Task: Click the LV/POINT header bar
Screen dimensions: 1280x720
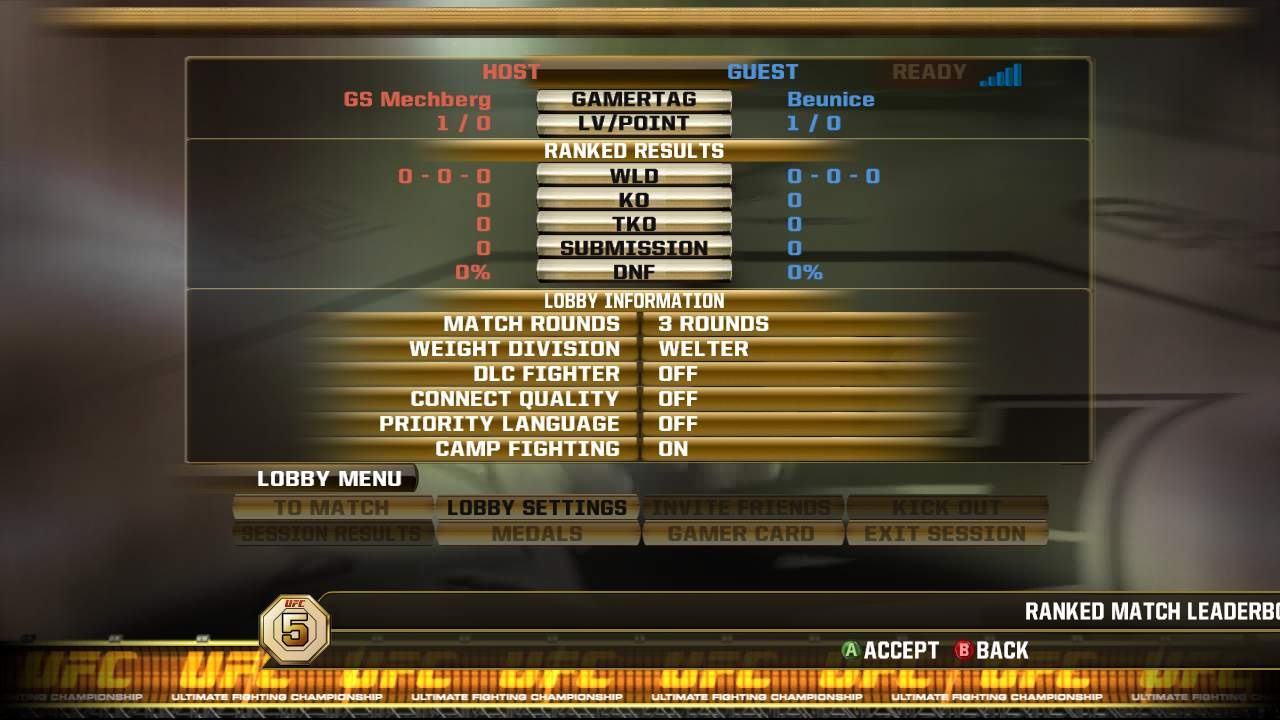Action: coord(635,123)
